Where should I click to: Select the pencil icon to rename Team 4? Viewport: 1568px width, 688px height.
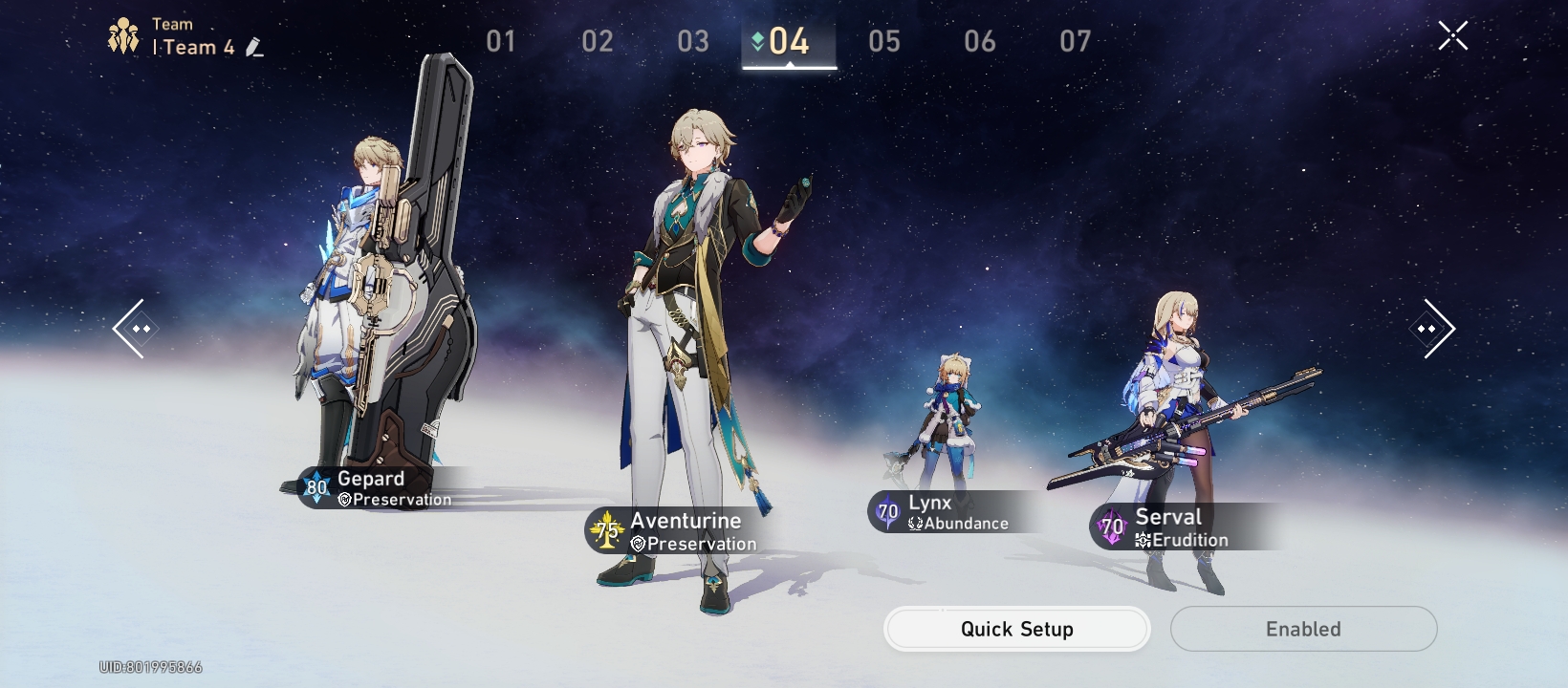(254, 48)
